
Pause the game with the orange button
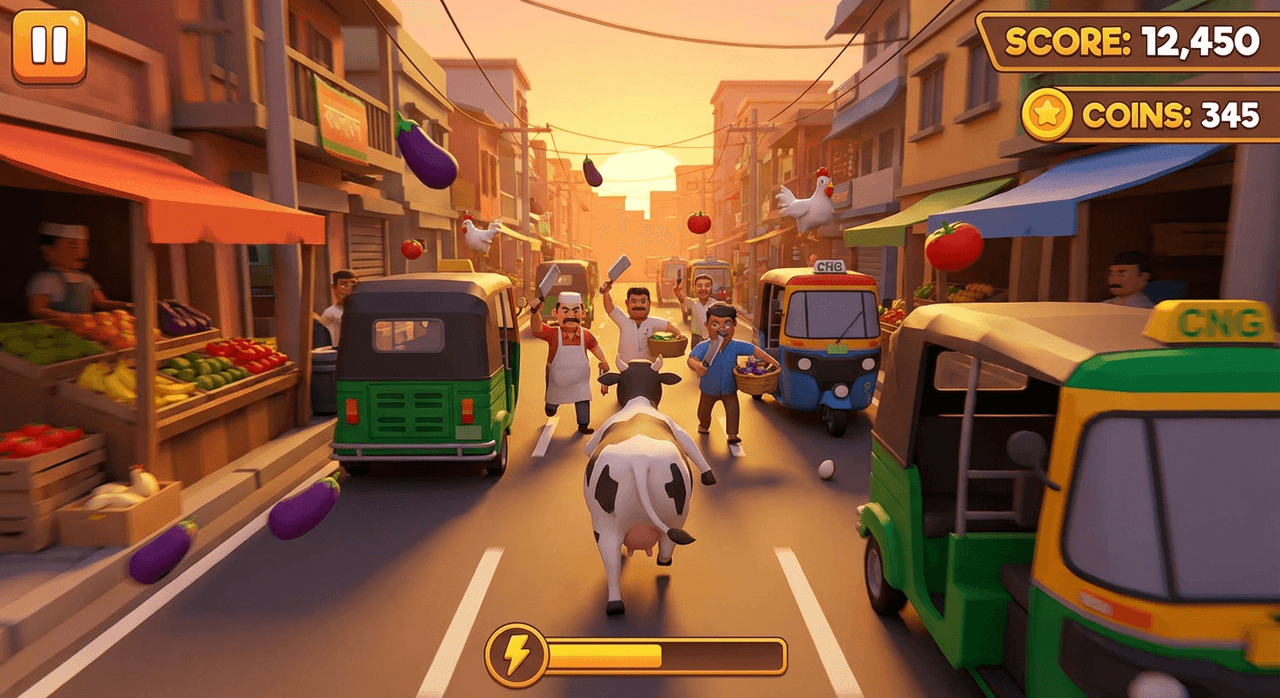tap(49, 46)
